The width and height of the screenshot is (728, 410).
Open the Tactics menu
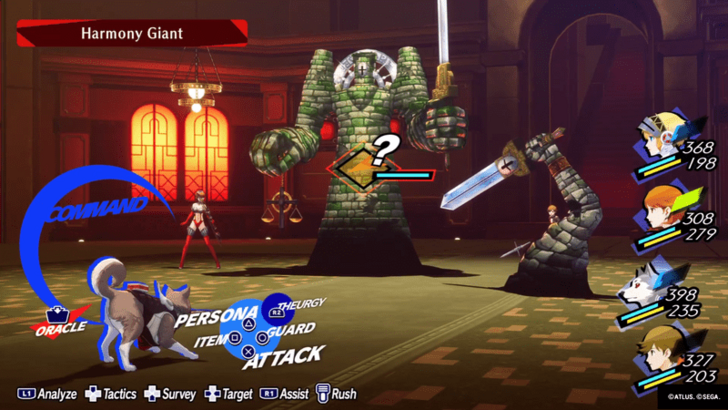(111, 394)
